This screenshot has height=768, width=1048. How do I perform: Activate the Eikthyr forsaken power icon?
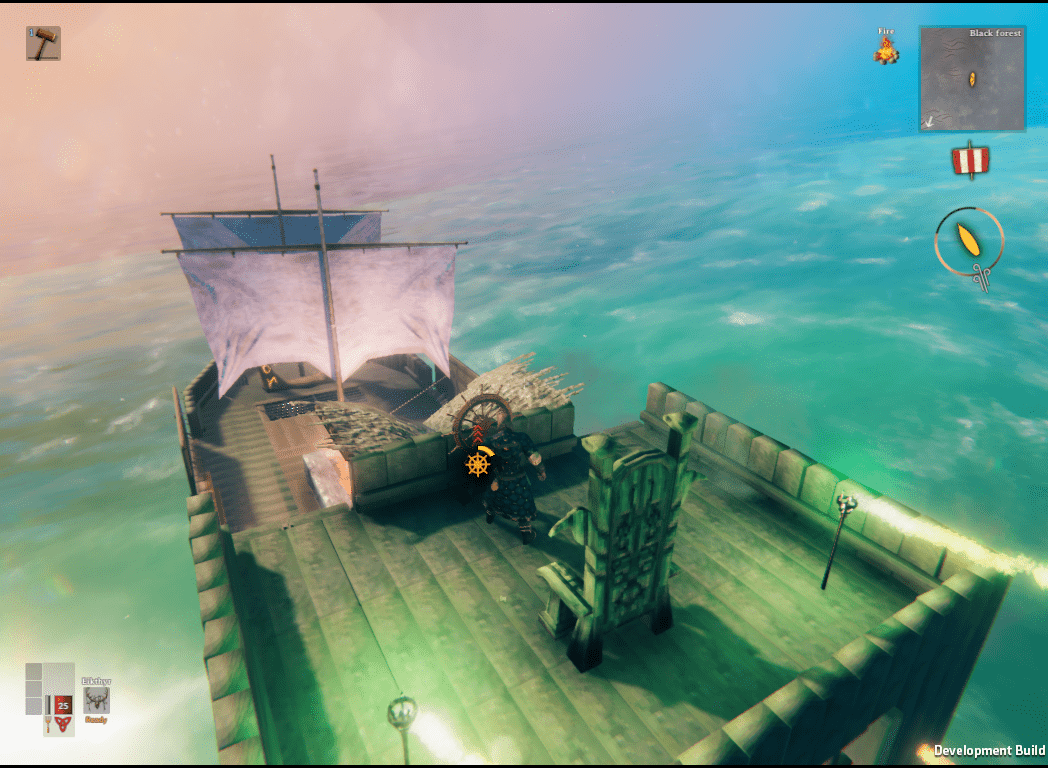coord(97,701)
